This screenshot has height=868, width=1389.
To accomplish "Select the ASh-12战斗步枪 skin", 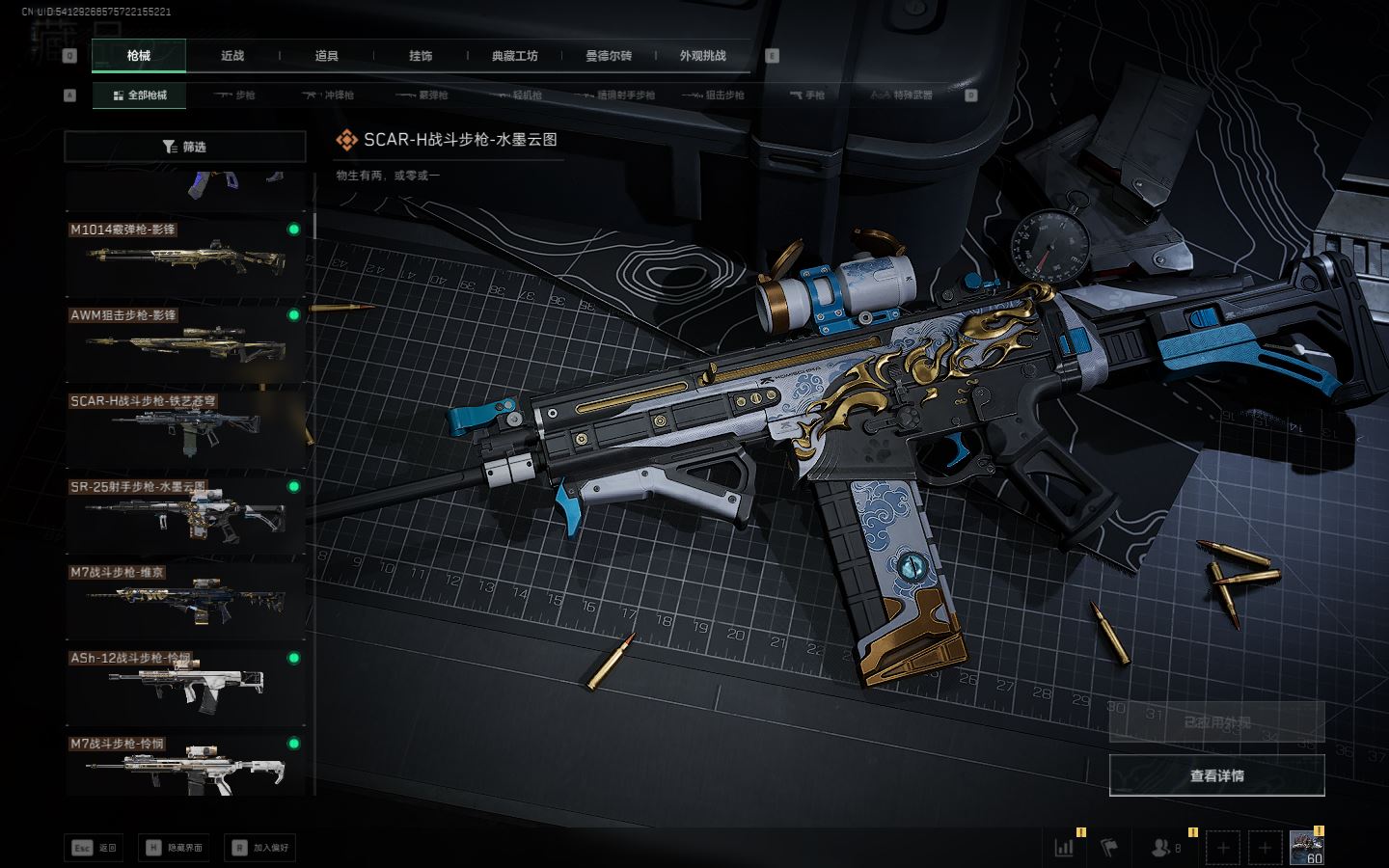I will [x=184, y=685].
